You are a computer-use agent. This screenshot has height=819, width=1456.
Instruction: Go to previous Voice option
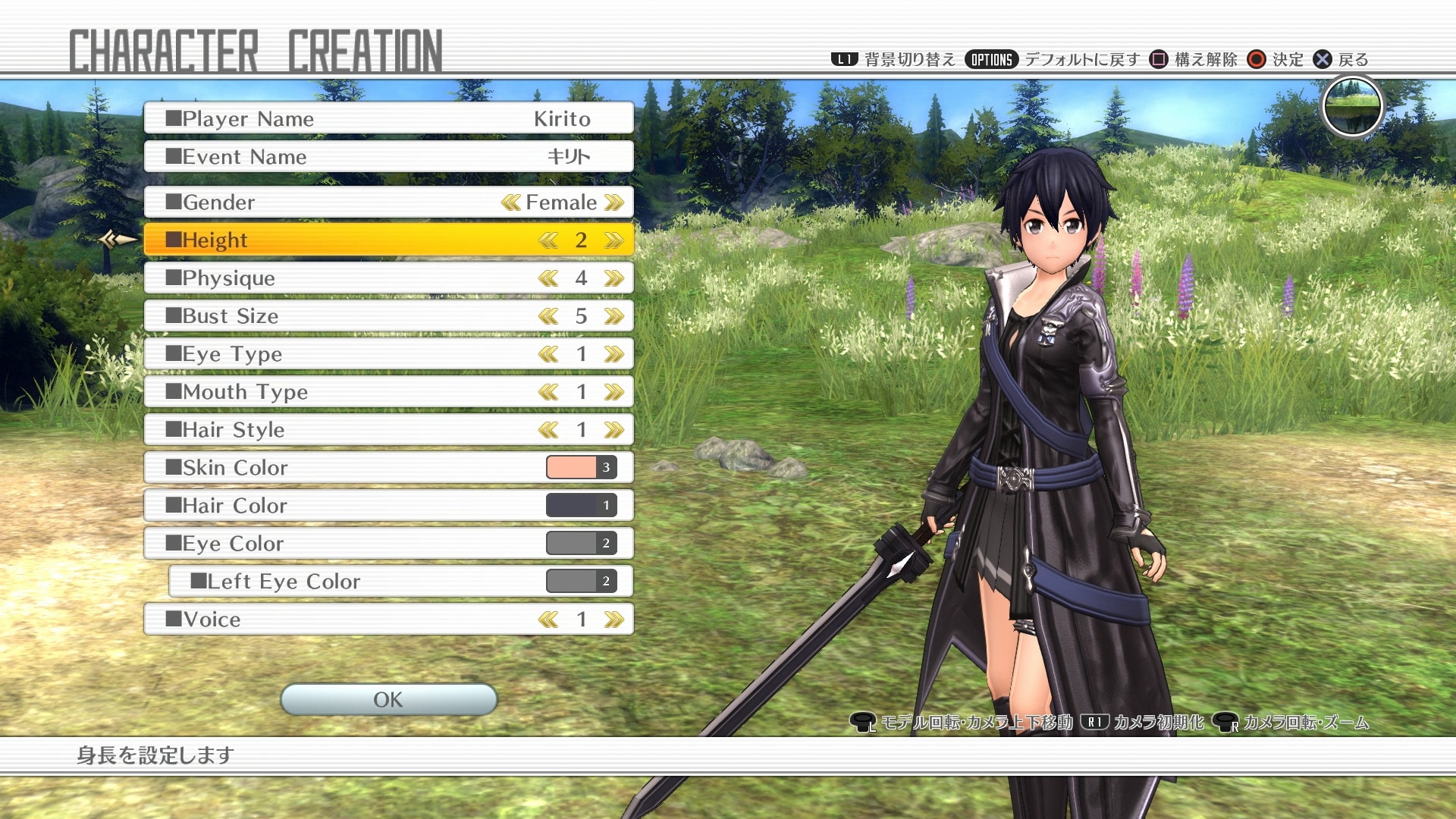(548, 620)
